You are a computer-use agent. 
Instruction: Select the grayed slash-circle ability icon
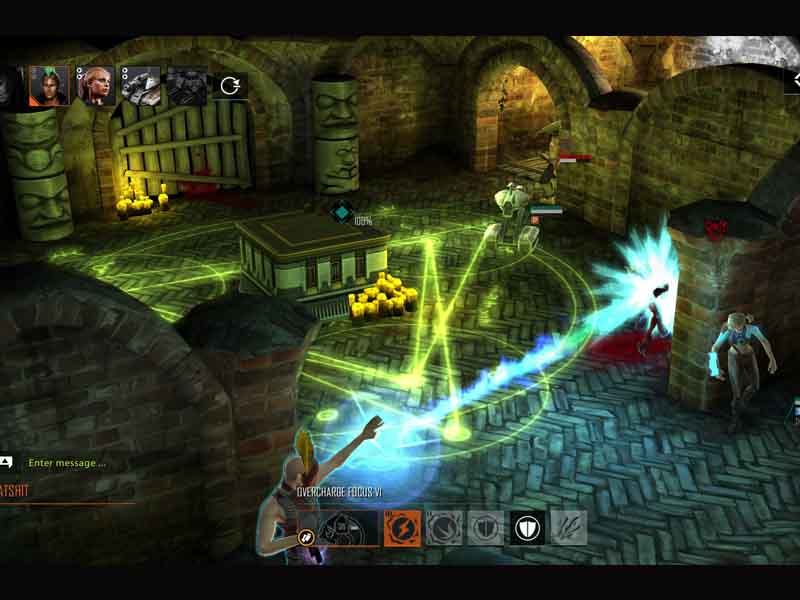(444, 527)
